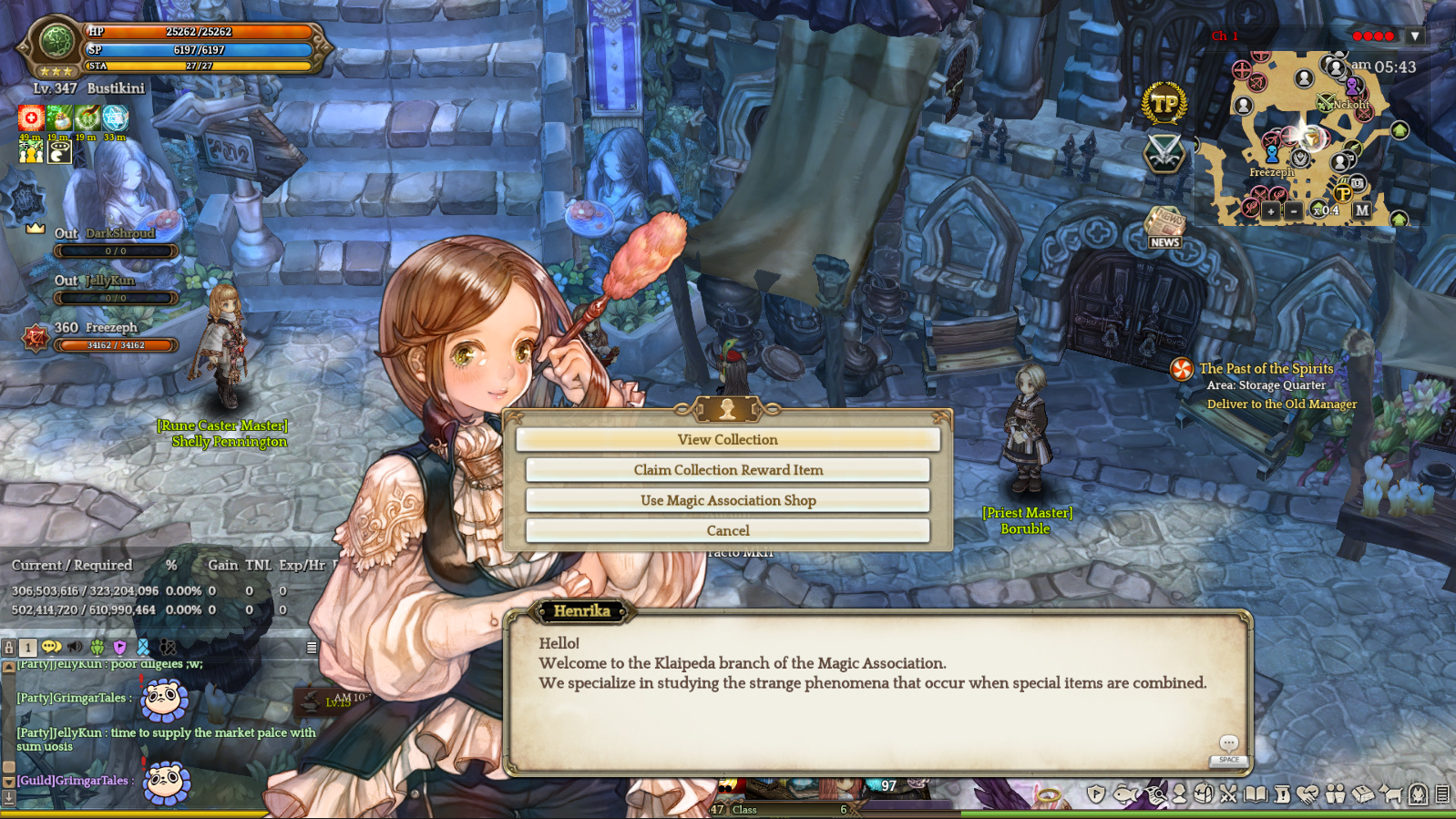Click Freezeph party member frame
This screenshot has height=819, width=1456.
tap(100, 336)
